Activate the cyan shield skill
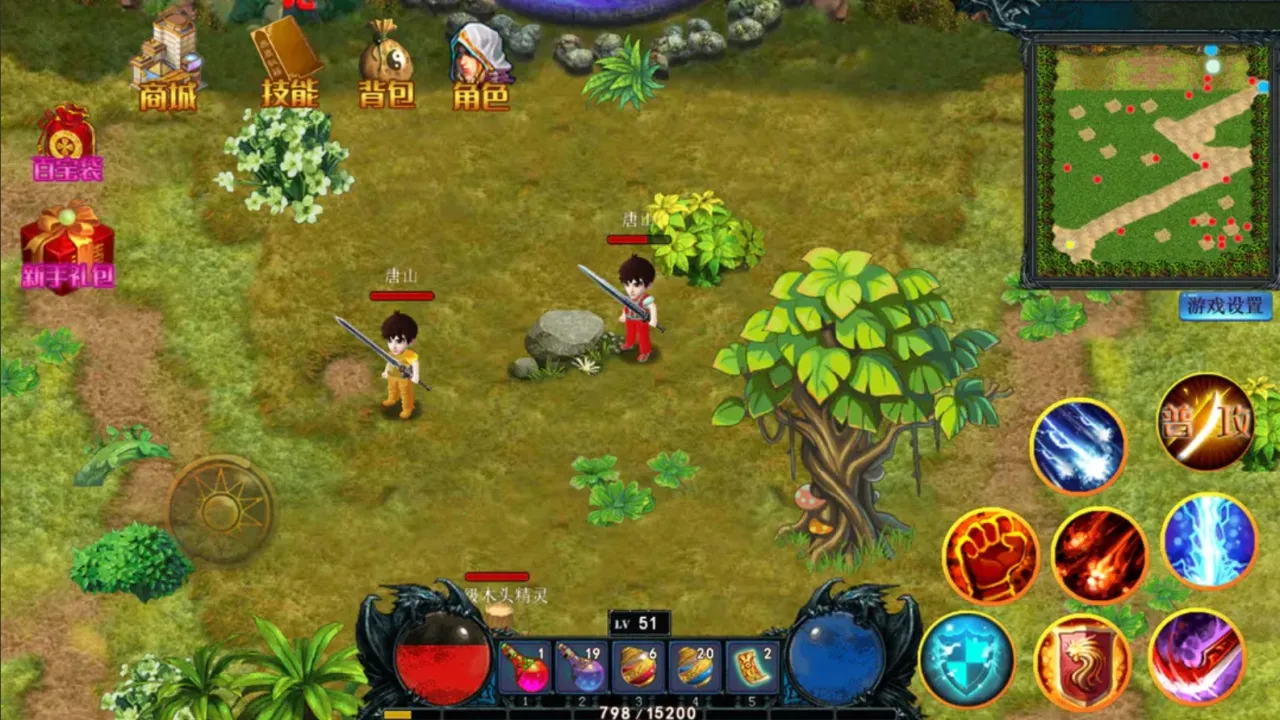This screenshot has width=1280, height=720. [x=966, y=659]
